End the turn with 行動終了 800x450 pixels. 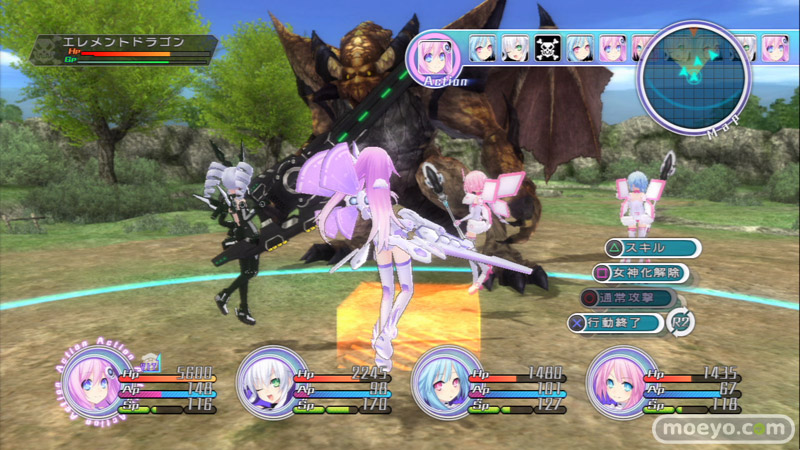620,322
